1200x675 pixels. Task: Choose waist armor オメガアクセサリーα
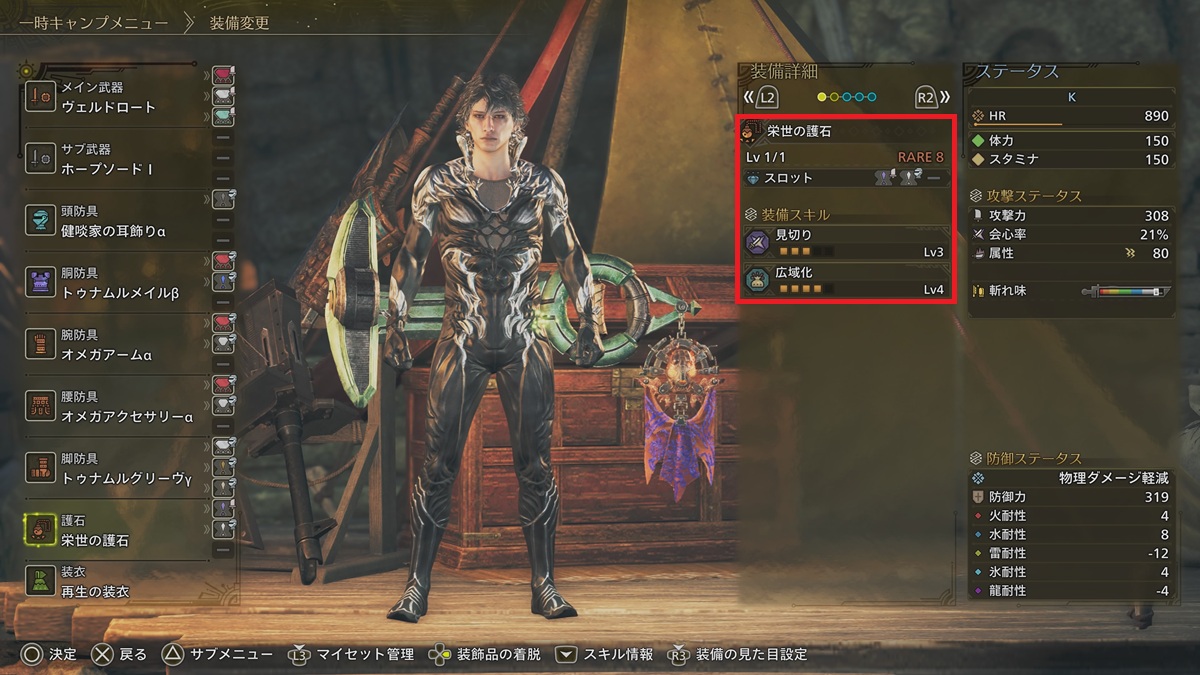(115, 407)
